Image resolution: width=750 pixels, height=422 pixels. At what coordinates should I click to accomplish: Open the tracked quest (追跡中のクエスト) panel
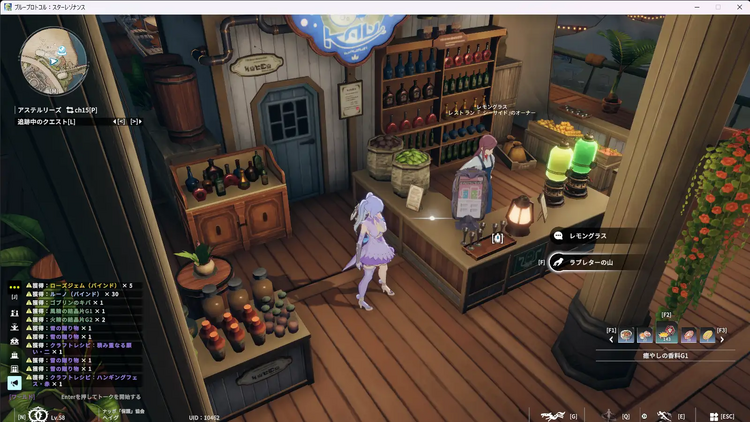coord(46,122)
